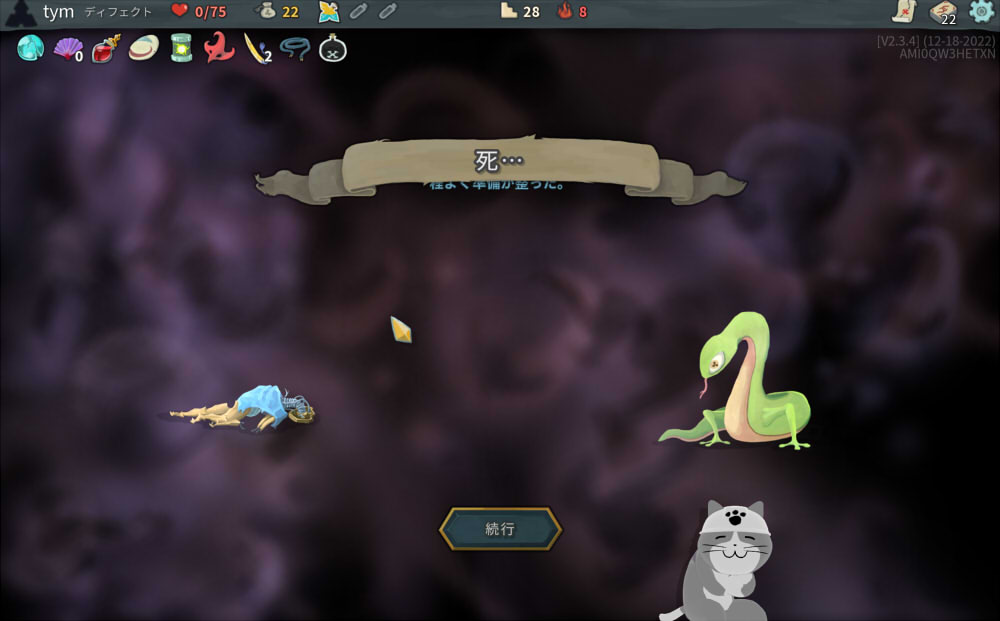The width and height of the screenshot is (1000, 621).
Task: Inspect the red potion bottle relic
Action: 105,48
